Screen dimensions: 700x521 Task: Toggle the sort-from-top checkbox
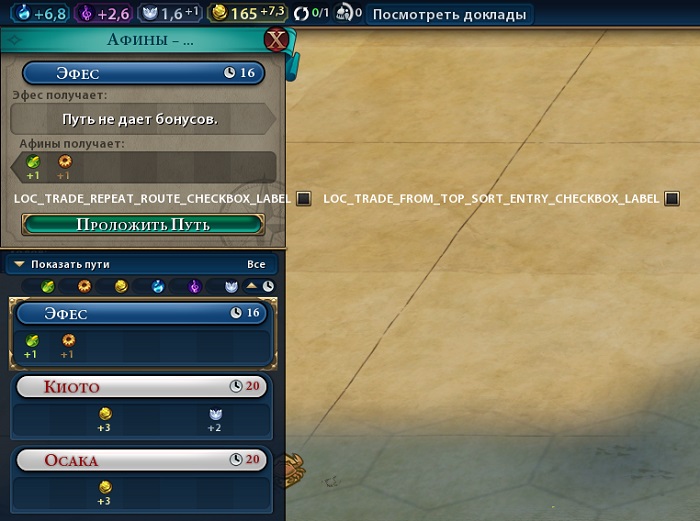point(672,198)
